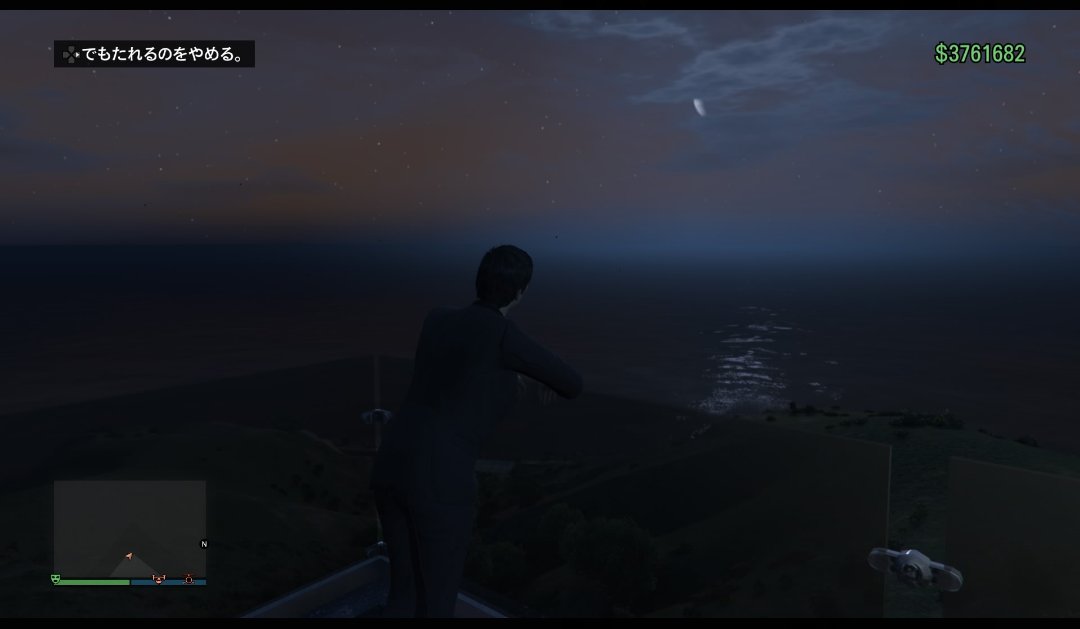This screenshot has width=1080, height=629.
Task: Click the orange barbell blip on minimap
Action: click(x=157, y=578)
